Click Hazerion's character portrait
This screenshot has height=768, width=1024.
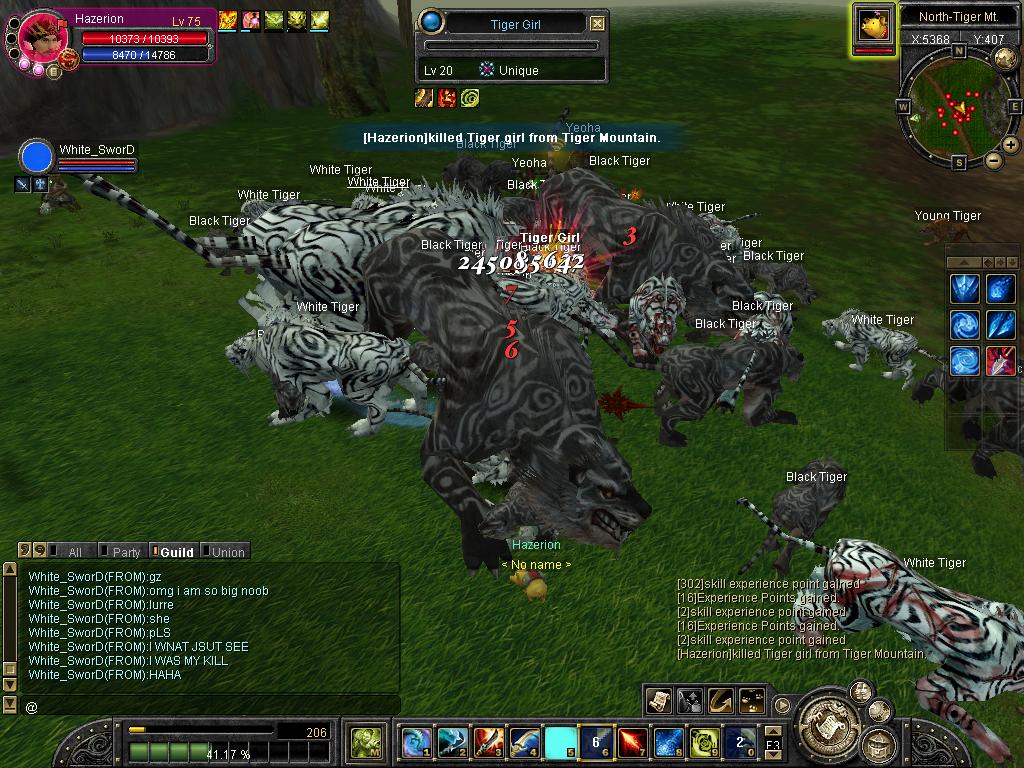coord(42,37)
